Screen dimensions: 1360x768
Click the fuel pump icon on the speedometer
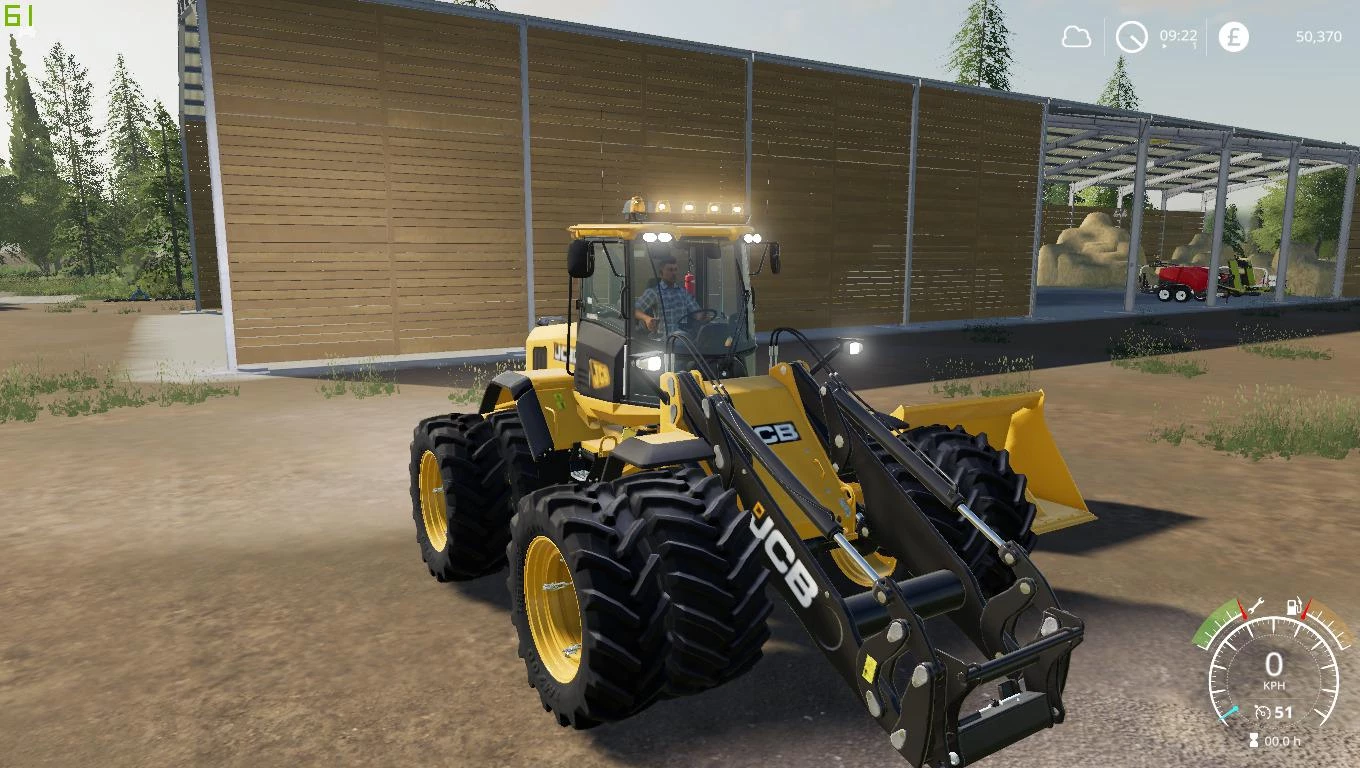[1294, 606]
